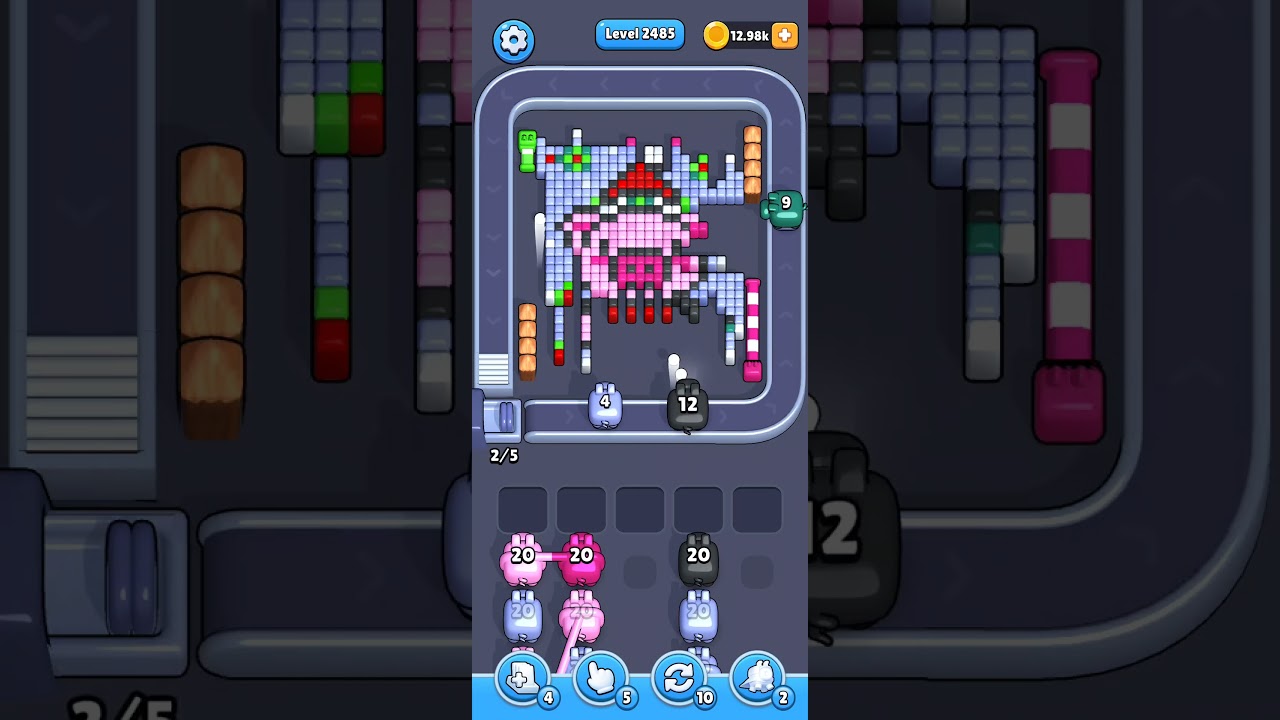Open the settings gear
Image resolution: width=1280 pixels, height=720 pixels.
tap(513, 40)
